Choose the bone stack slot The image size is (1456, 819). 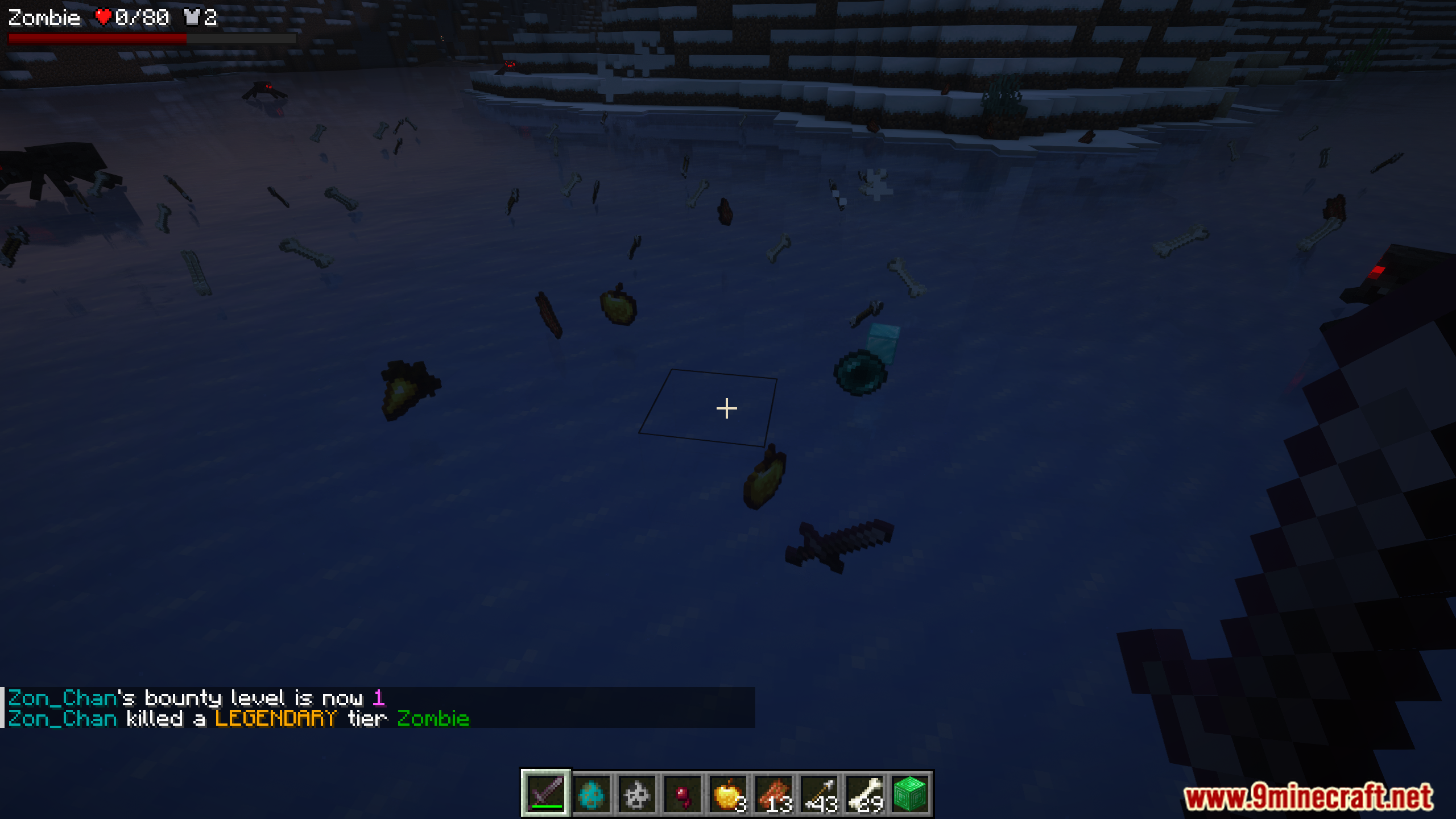[864, 793]
